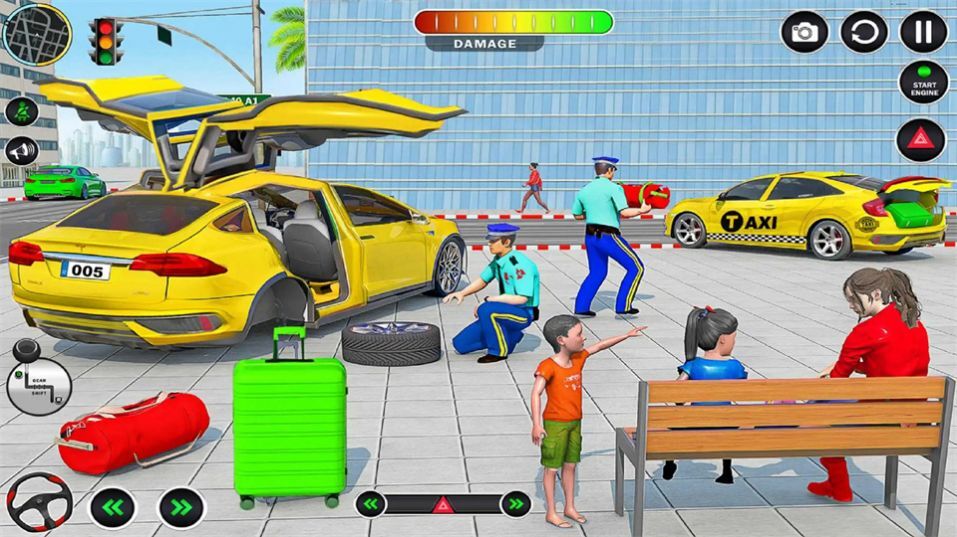
Task: Honk the horn megaphone button
Action: coord(21,151)
